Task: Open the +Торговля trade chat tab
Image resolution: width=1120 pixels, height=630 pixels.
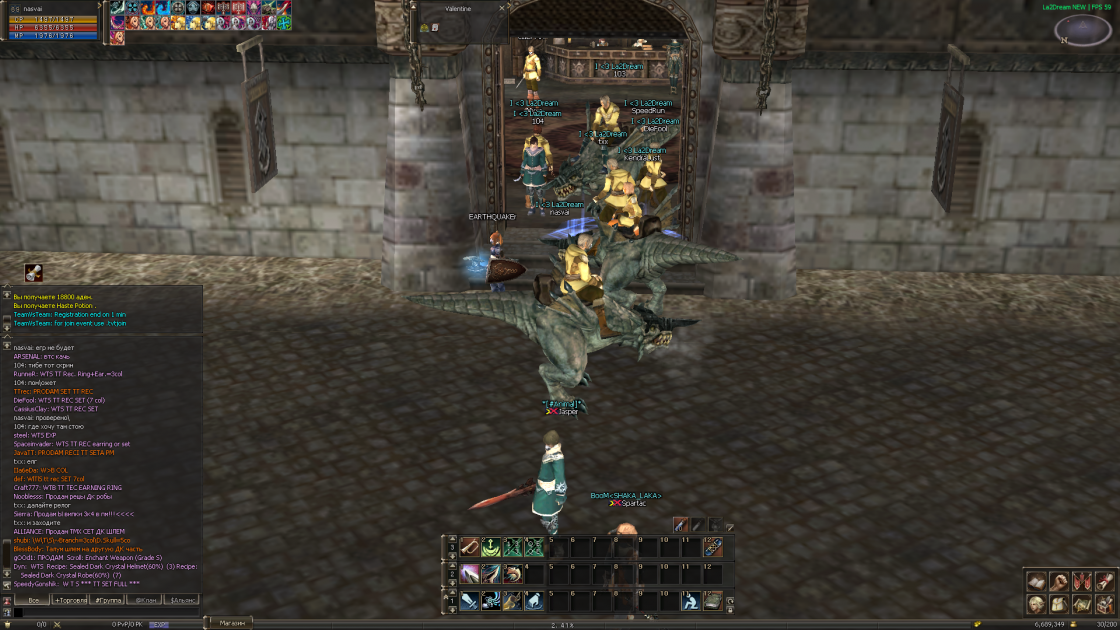Action: point(70,599)
